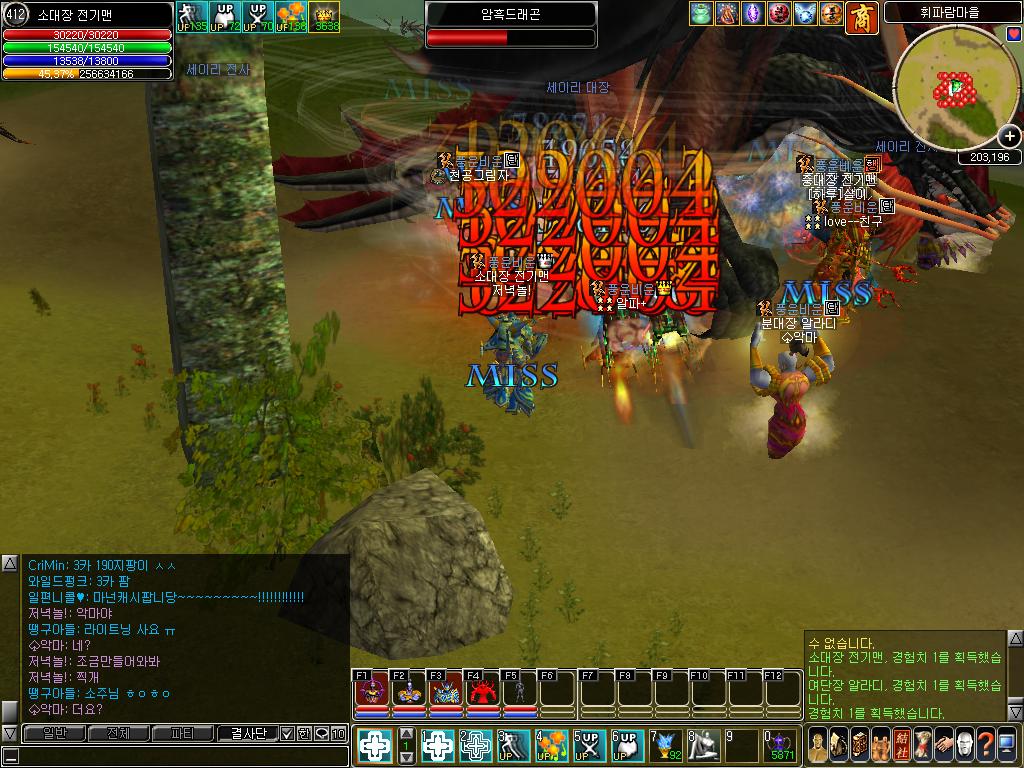Open the 파티 chat tab
Viewport: 1024px width, 768px height.
pos(182,733)
